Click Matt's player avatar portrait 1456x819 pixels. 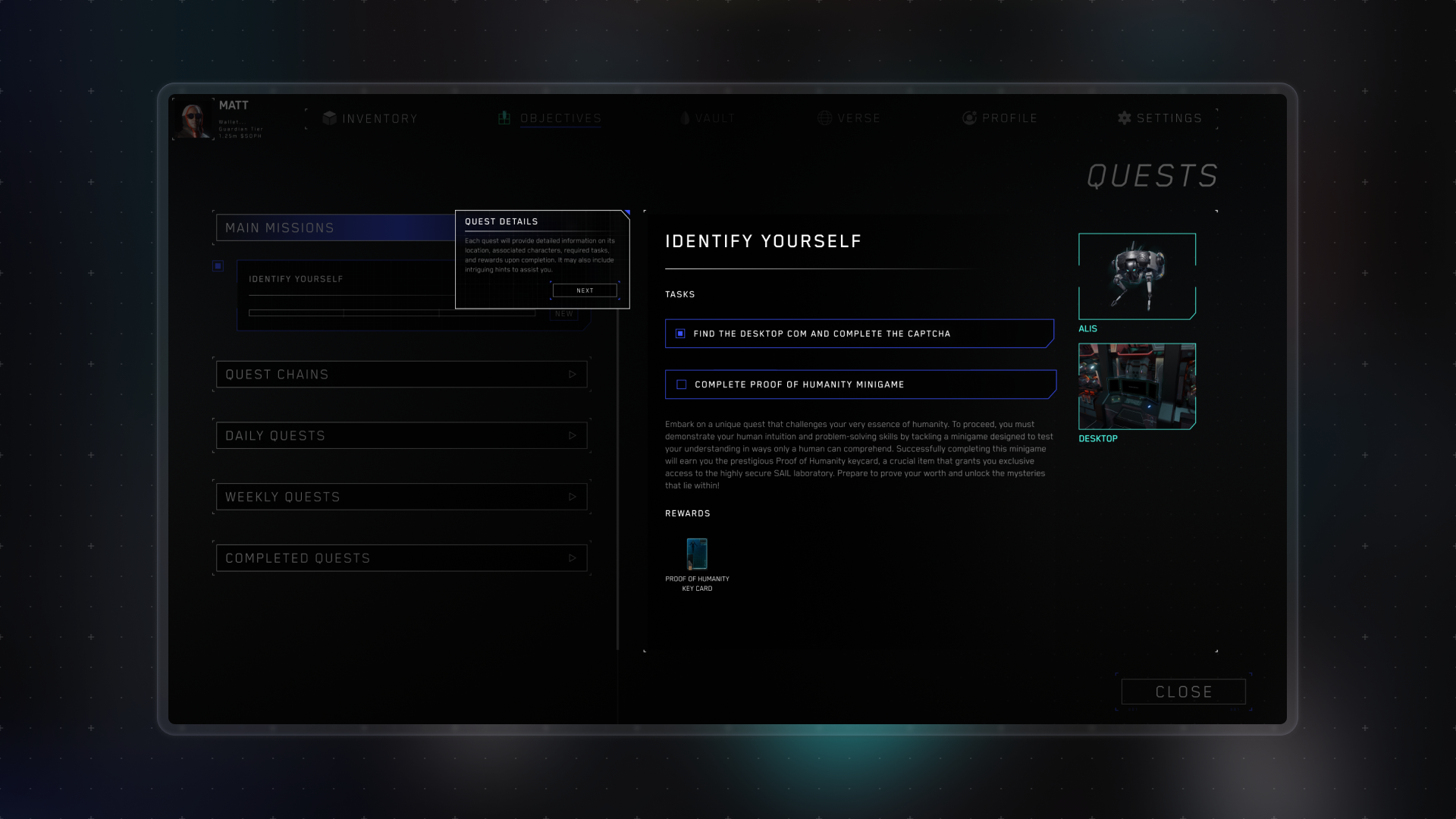pyautogui.click(x=193, y=120)
